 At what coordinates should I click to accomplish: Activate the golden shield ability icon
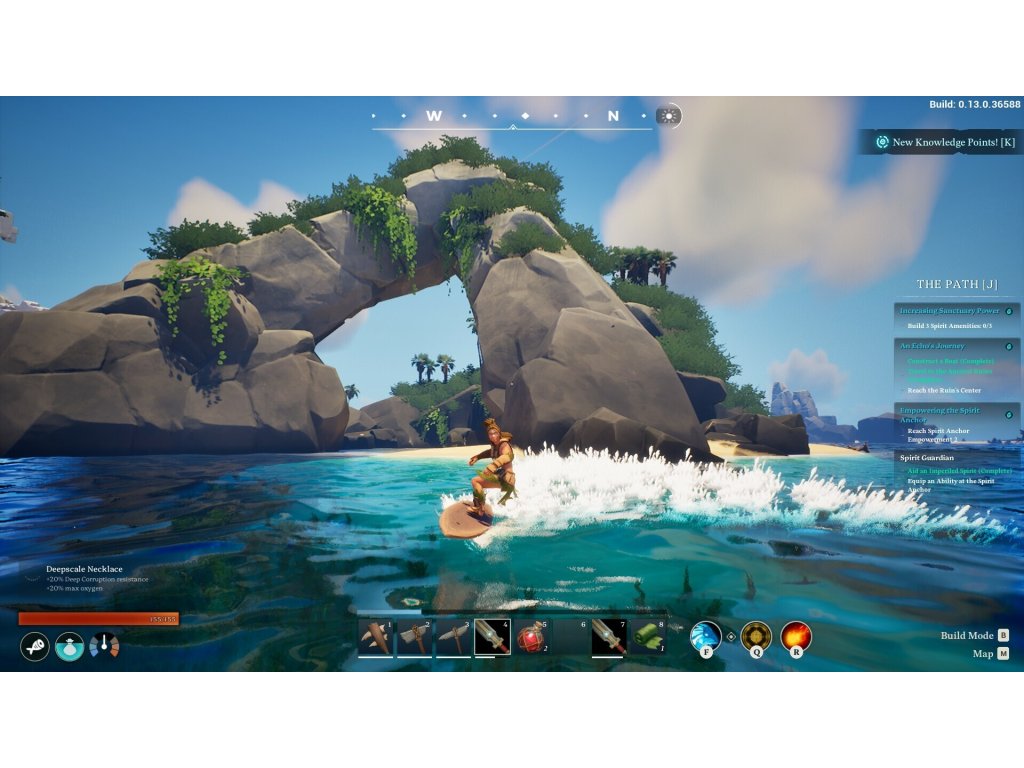click(x=755, y=636)
